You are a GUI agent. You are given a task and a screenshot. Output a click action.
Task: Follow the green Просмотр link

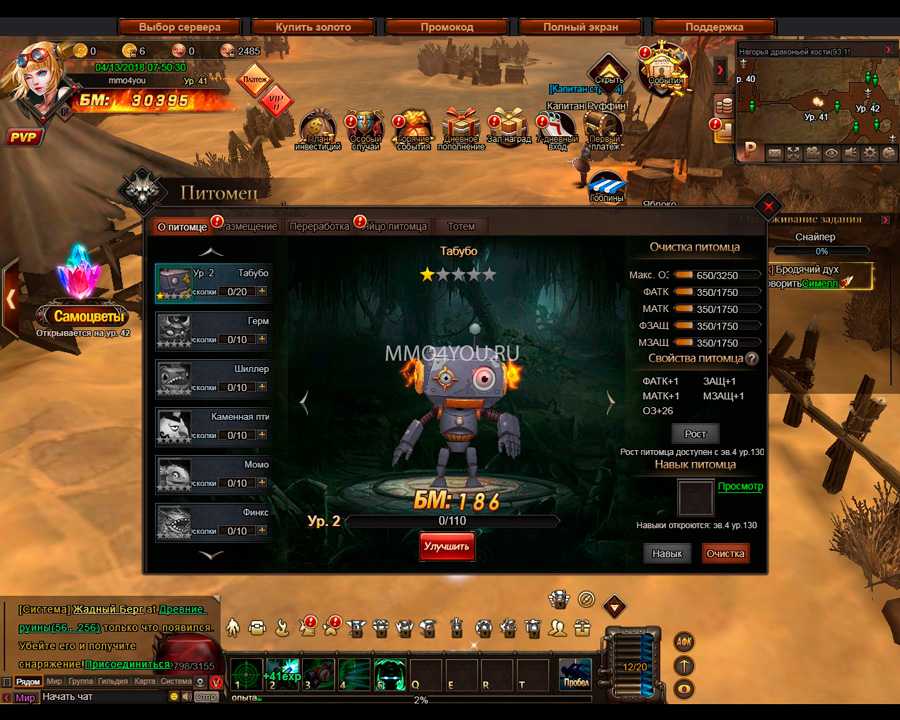(740, 487)
